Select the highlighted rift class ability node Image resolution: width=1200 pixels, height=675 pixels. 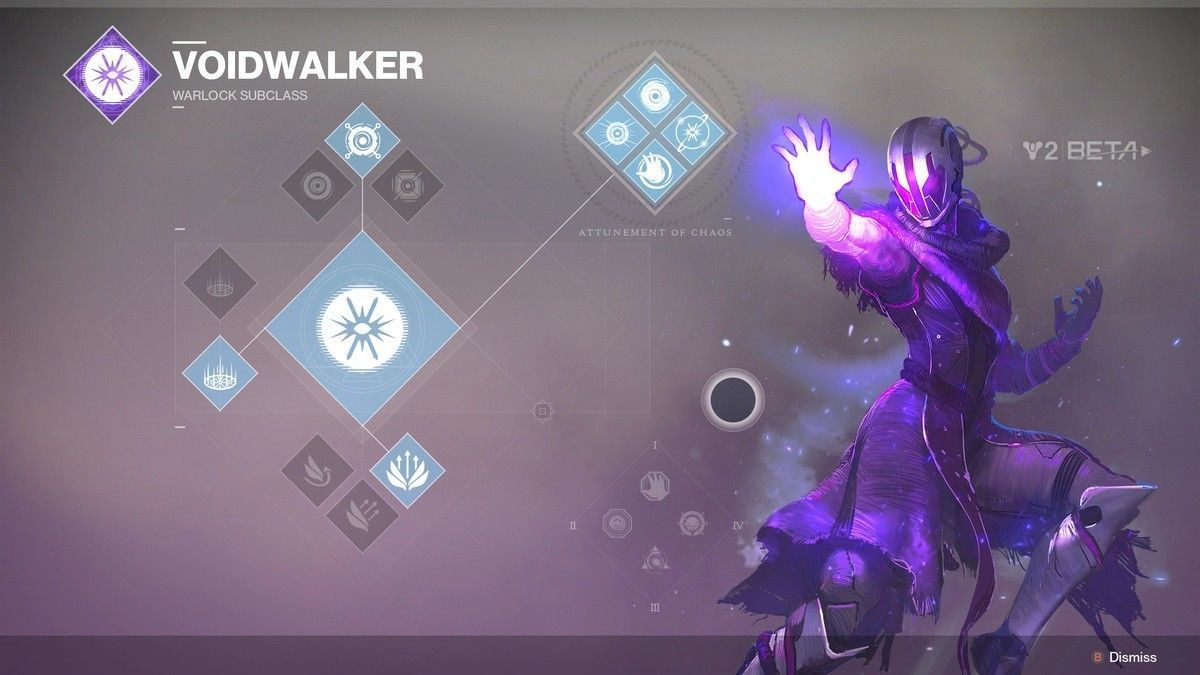pyautogui.click(x=220, y=373)
